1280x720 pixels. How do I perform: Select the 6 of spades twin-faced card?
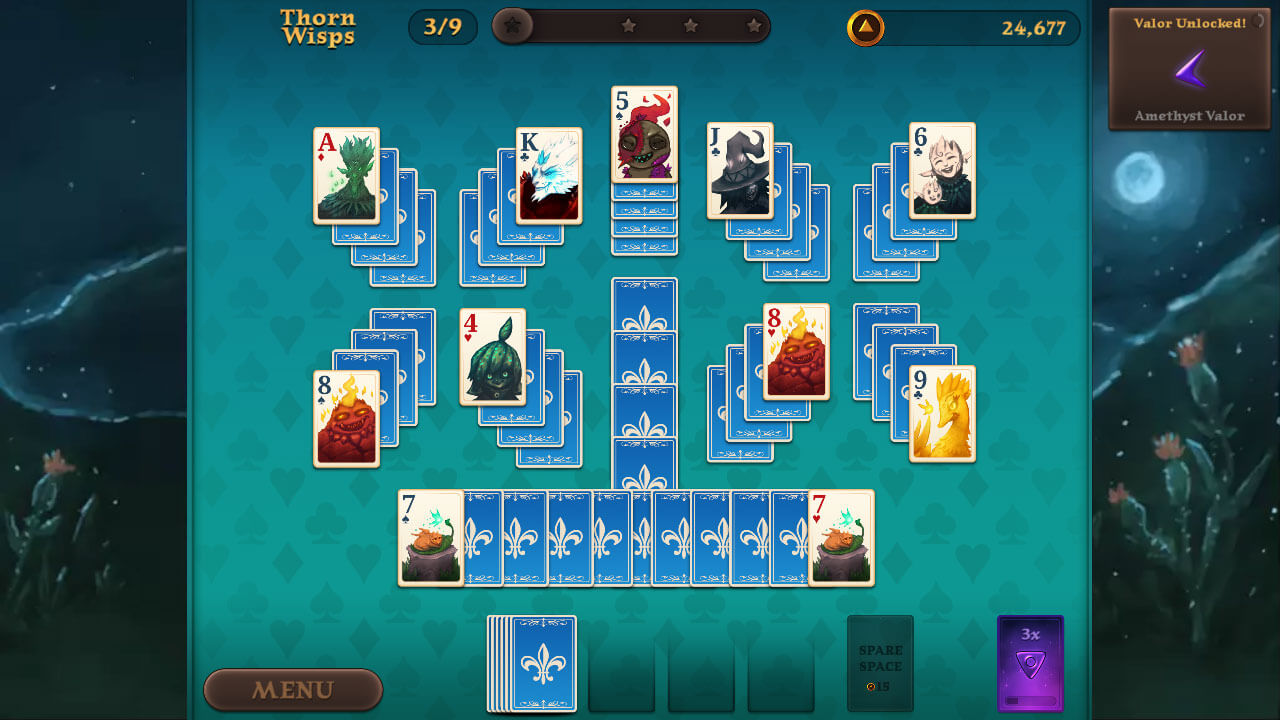pyautogui.click(x=941, y=168)
